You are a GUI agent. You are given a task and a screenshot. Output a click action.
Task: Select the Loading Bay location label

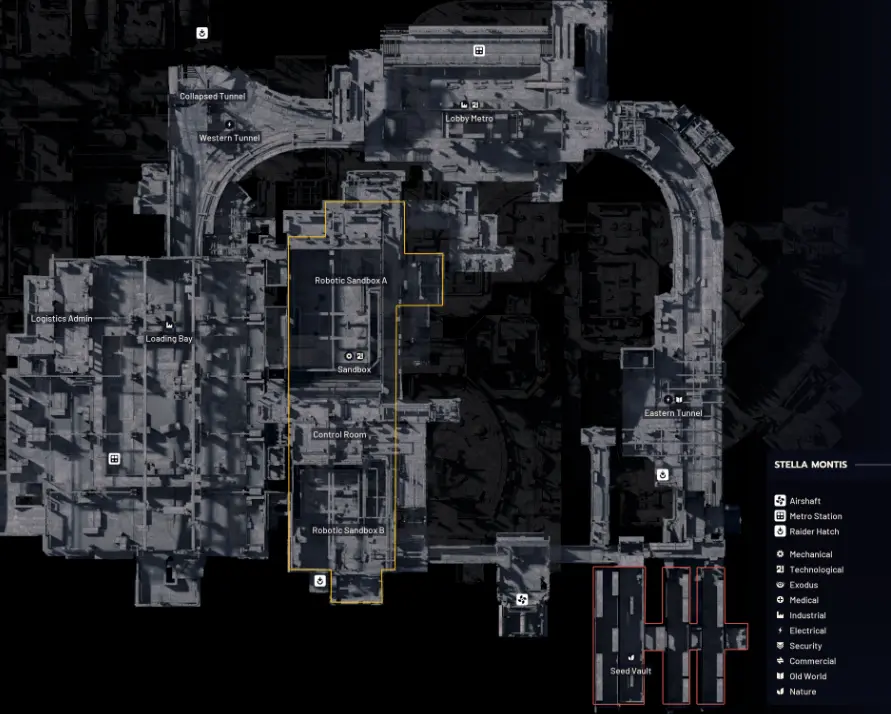(169, 339)
